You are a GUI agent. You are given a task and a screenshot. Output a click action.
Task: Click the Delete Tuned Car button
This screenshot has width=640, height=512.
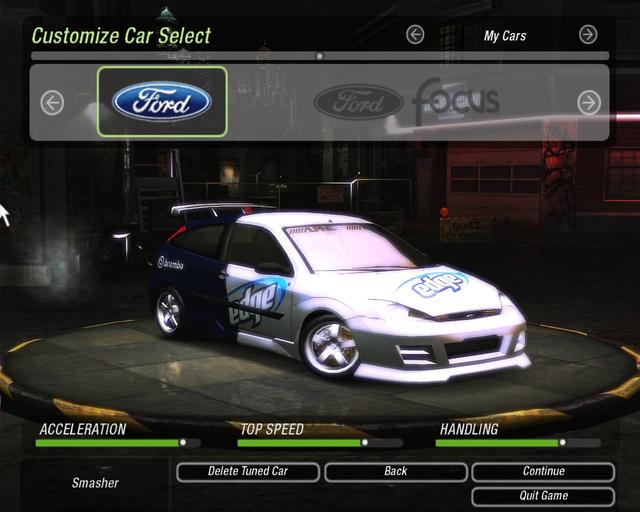(x=248, y=472)
